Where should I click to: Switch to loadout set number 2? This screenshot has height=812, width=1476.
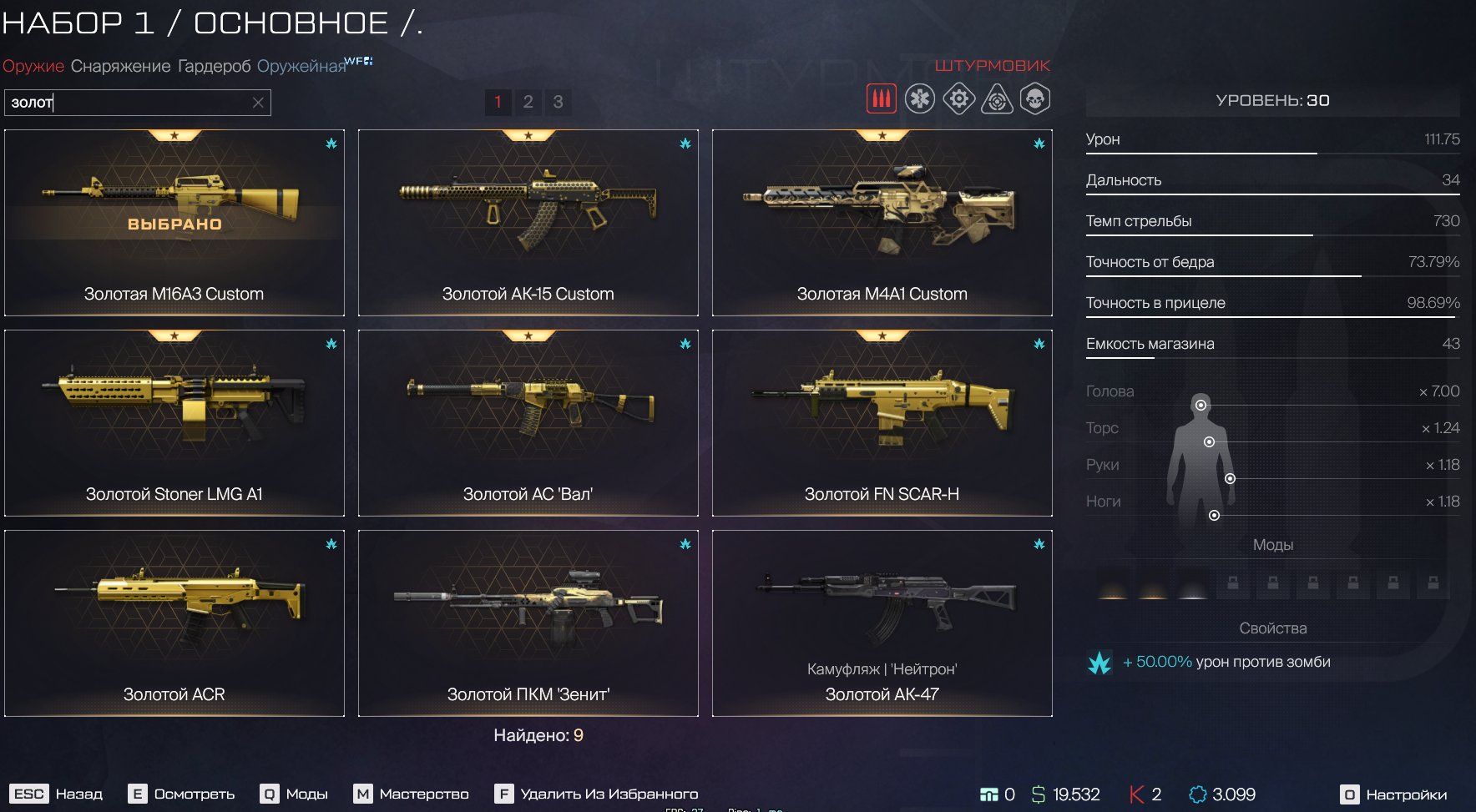tap(528, 102)
